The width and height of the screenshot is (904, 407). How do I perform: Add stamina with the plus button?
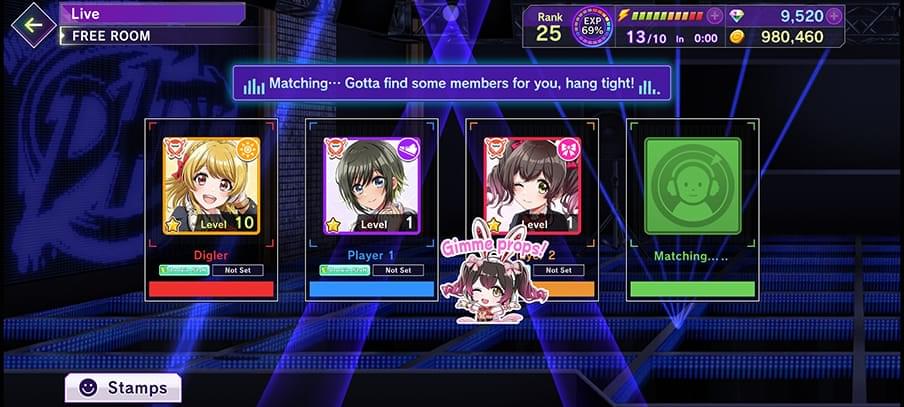coord(714,16)
